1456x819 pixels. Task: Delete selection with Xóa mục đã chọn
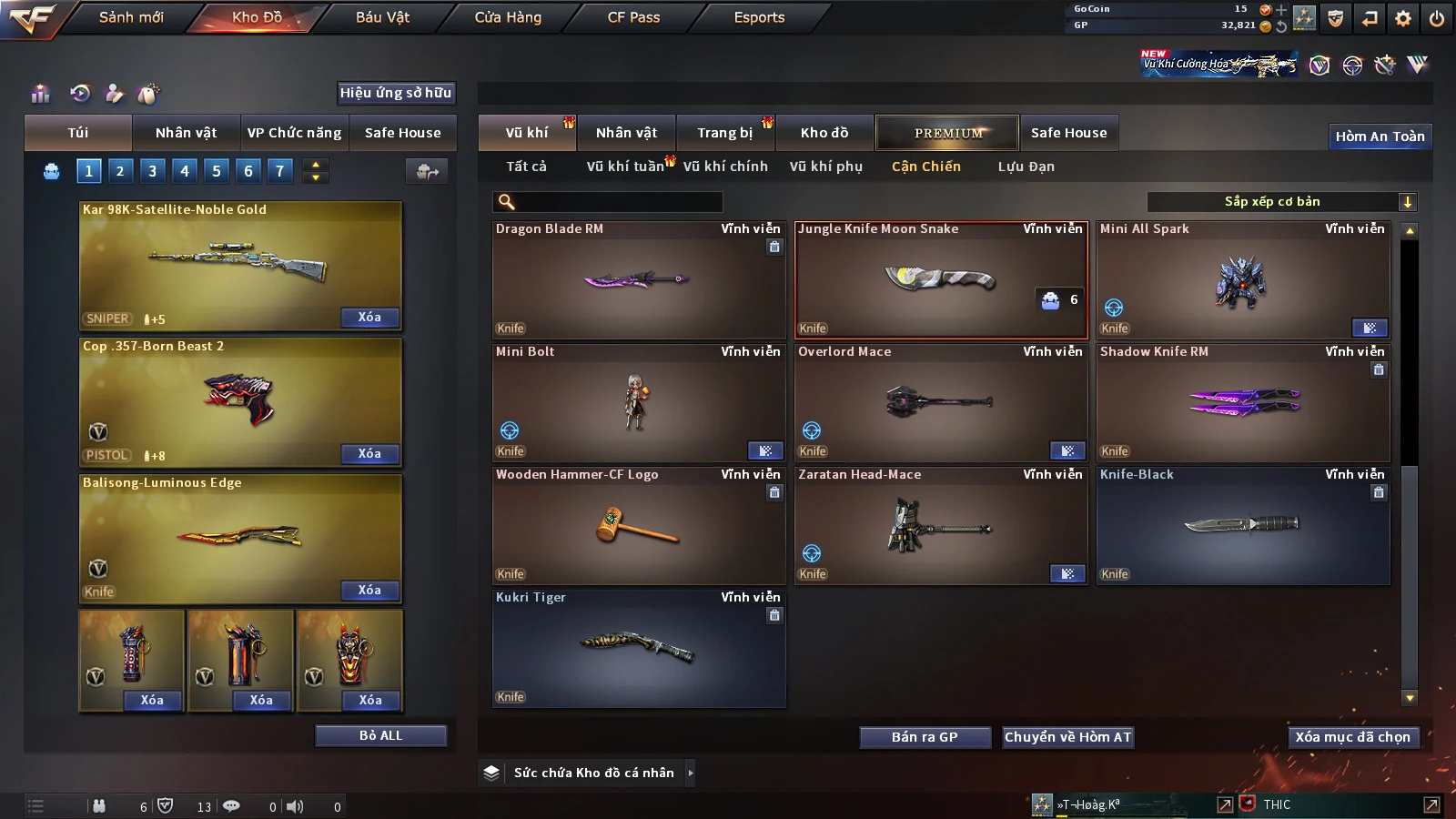point(1352,737)
